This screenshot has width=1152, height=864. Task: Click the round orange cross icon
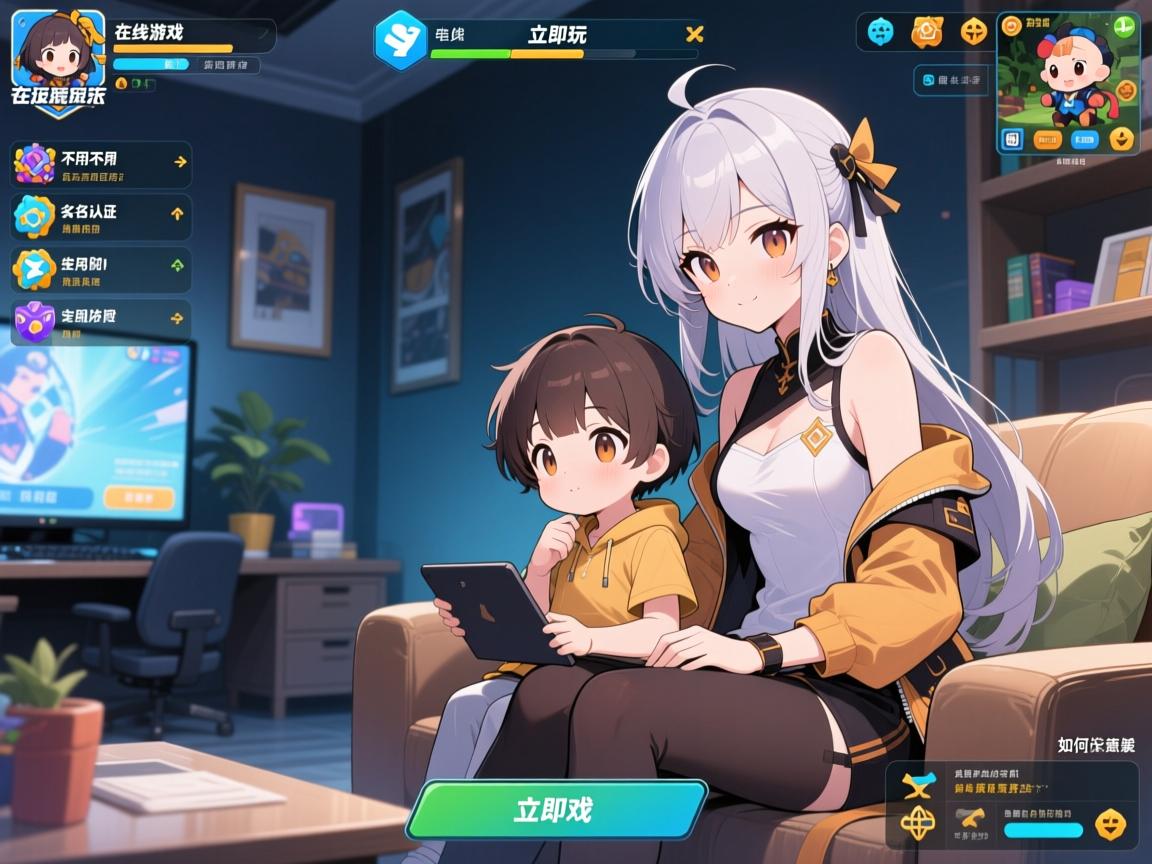973,32
